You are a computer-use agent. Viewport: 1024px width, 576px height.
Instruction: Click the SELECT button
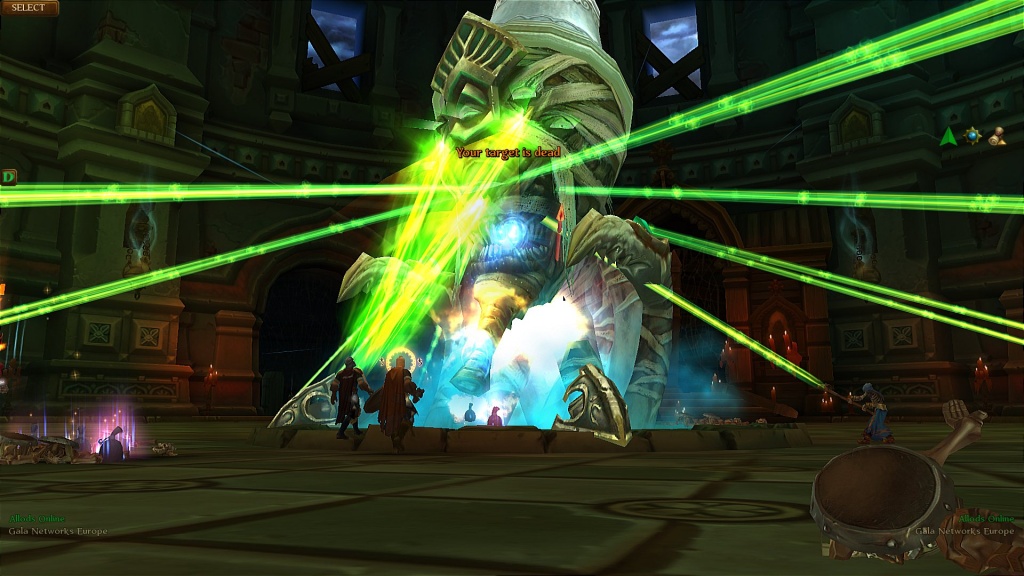click(x=28, y=8)
